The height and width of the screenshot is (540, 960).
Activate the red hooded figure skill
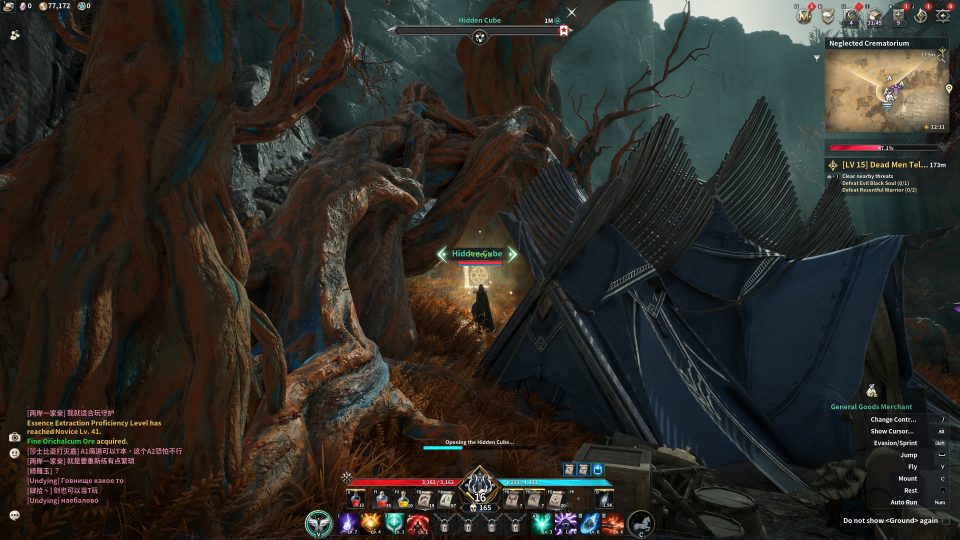417,522
